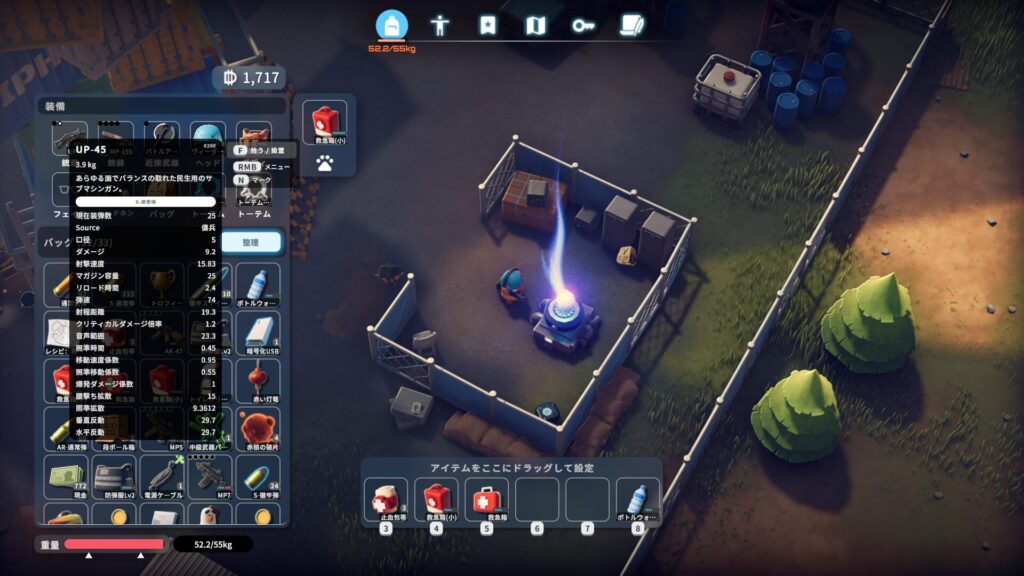Click the paw print pet button
1024x576 pixels.
[324, 160]
